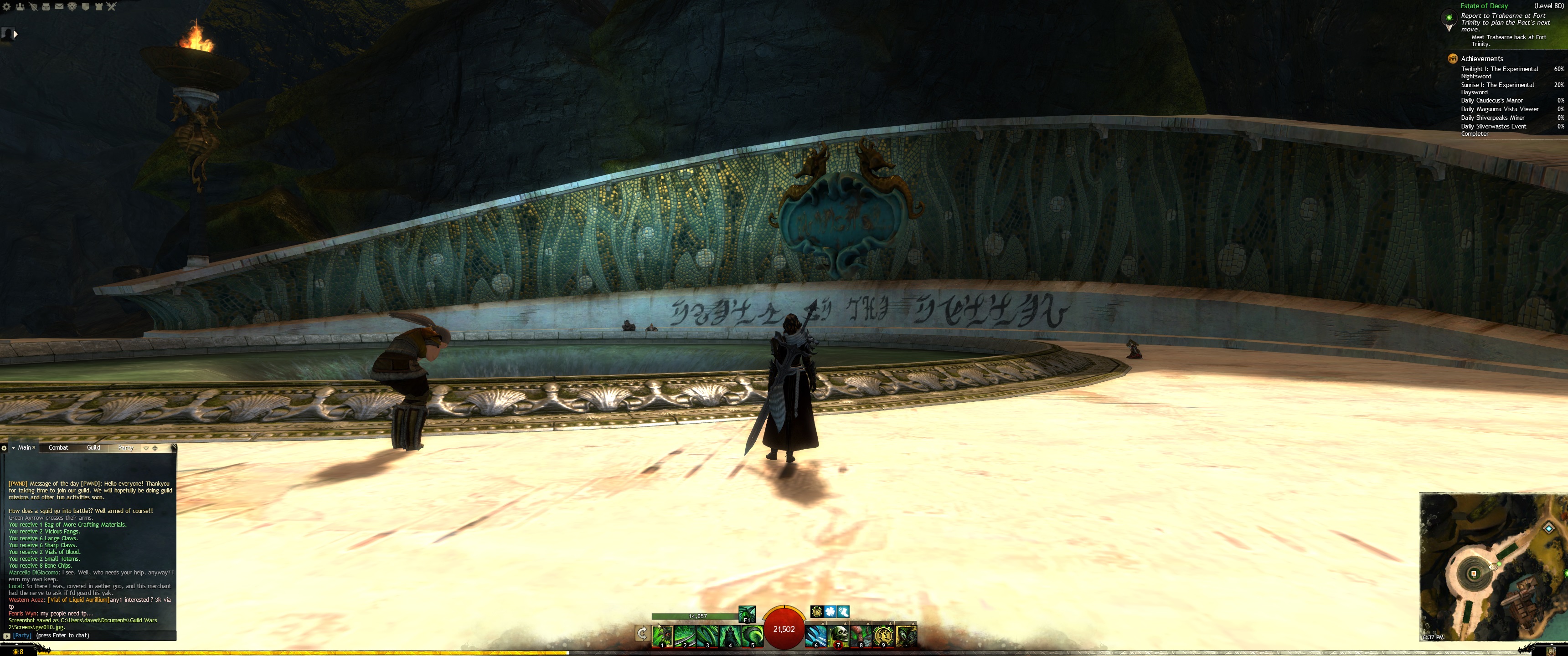This screenshot has height=656, width=1568.
Task: Open the PvP crossed swords icon
Action: (x=111, y=7)
